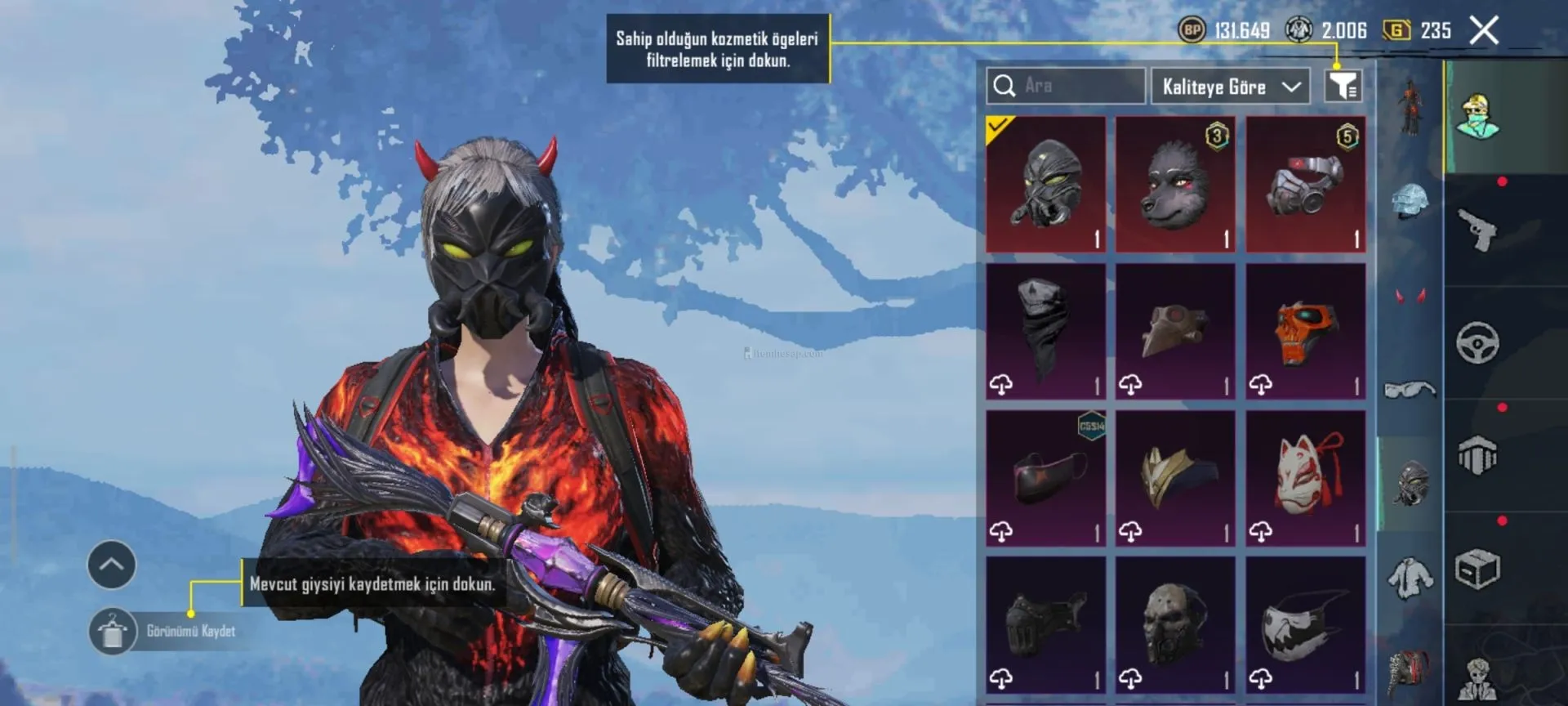The image size is (1568, 706).
Task: Pick the gold and white armored mask
Action: tap(1175, 478)
